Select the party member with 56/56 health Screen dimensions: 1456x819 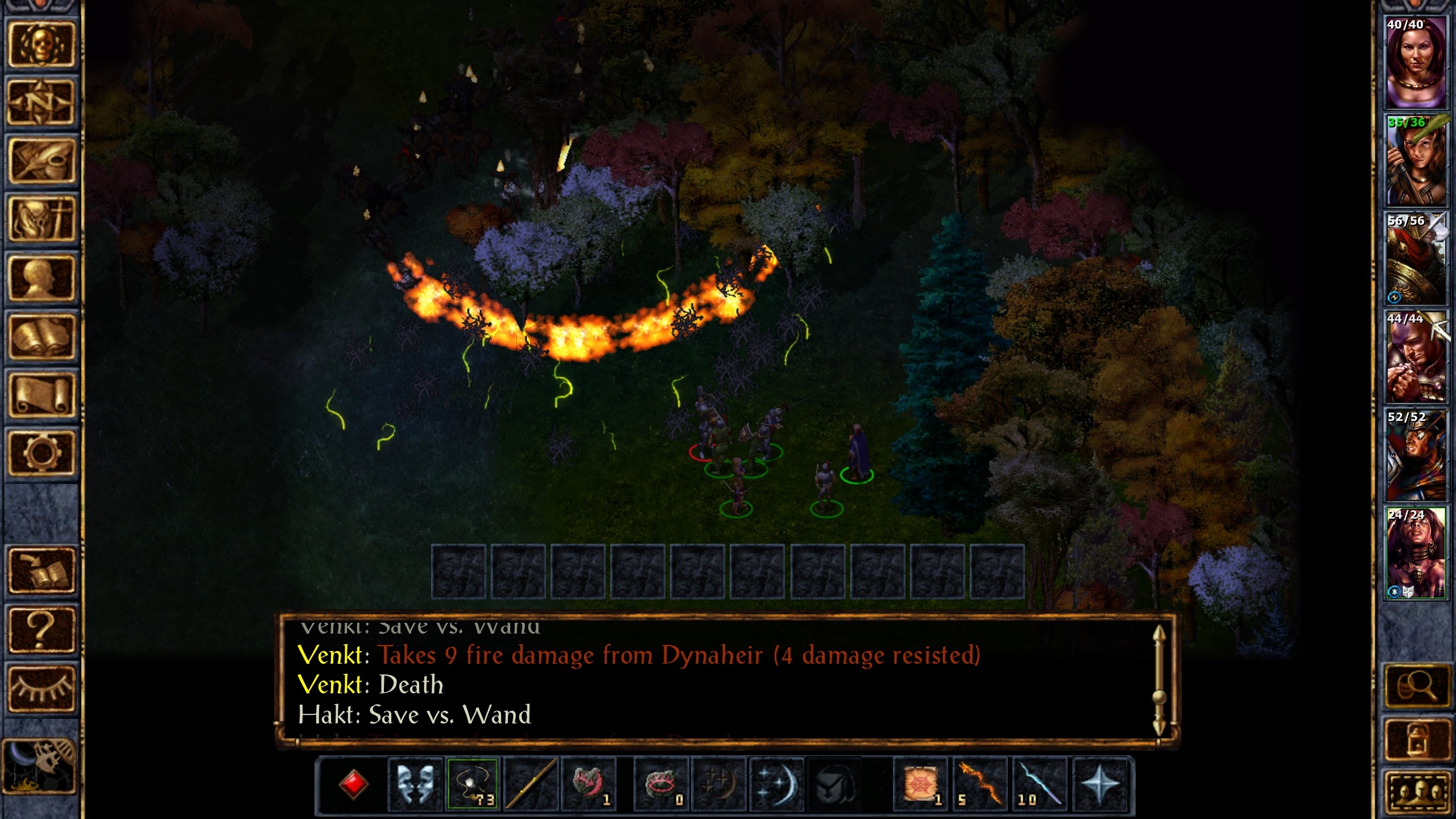click(x=1415, y=258)
